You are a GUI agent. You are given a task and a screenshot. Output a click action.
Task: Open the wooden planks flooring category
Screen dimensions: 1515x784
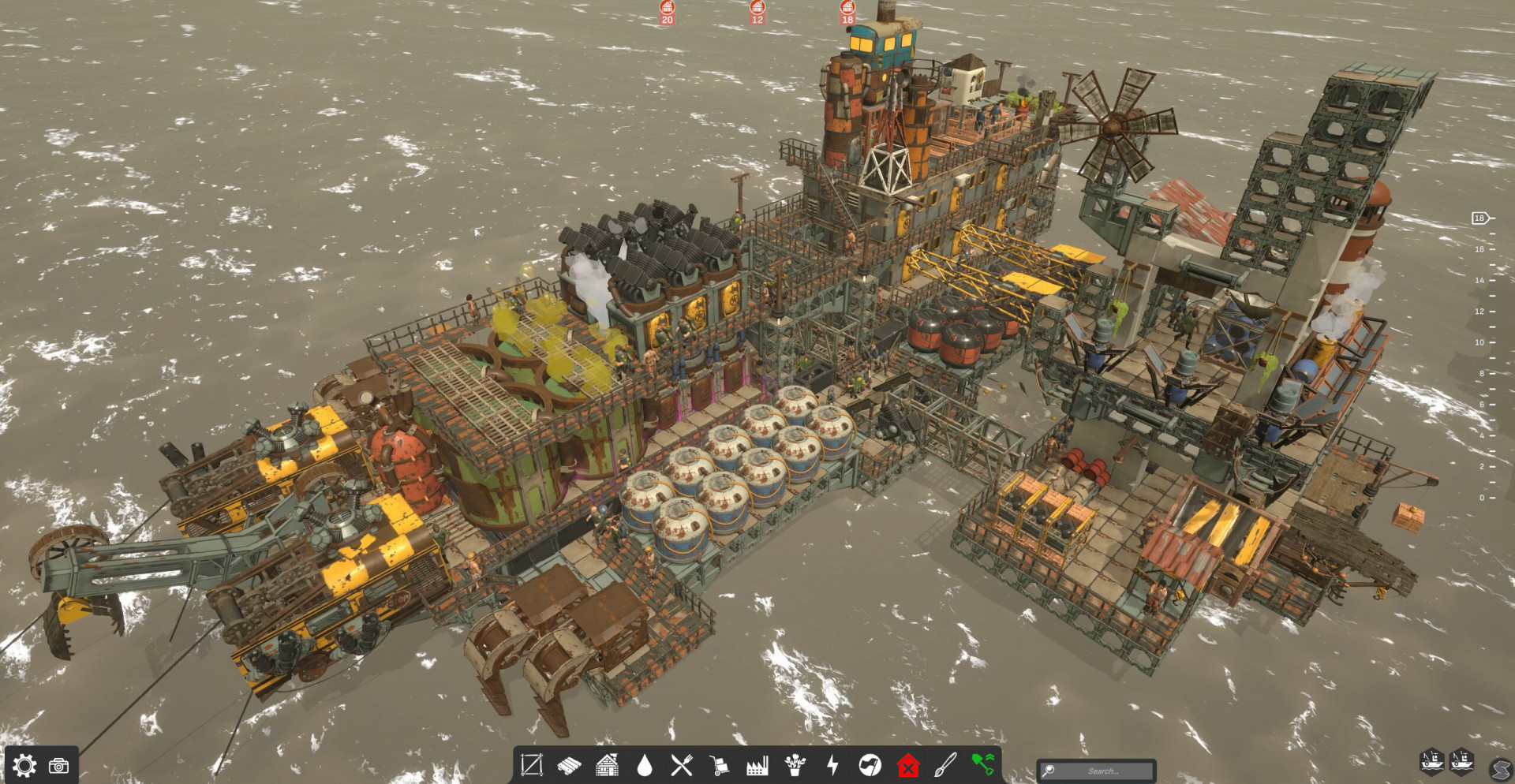point(569,764)
